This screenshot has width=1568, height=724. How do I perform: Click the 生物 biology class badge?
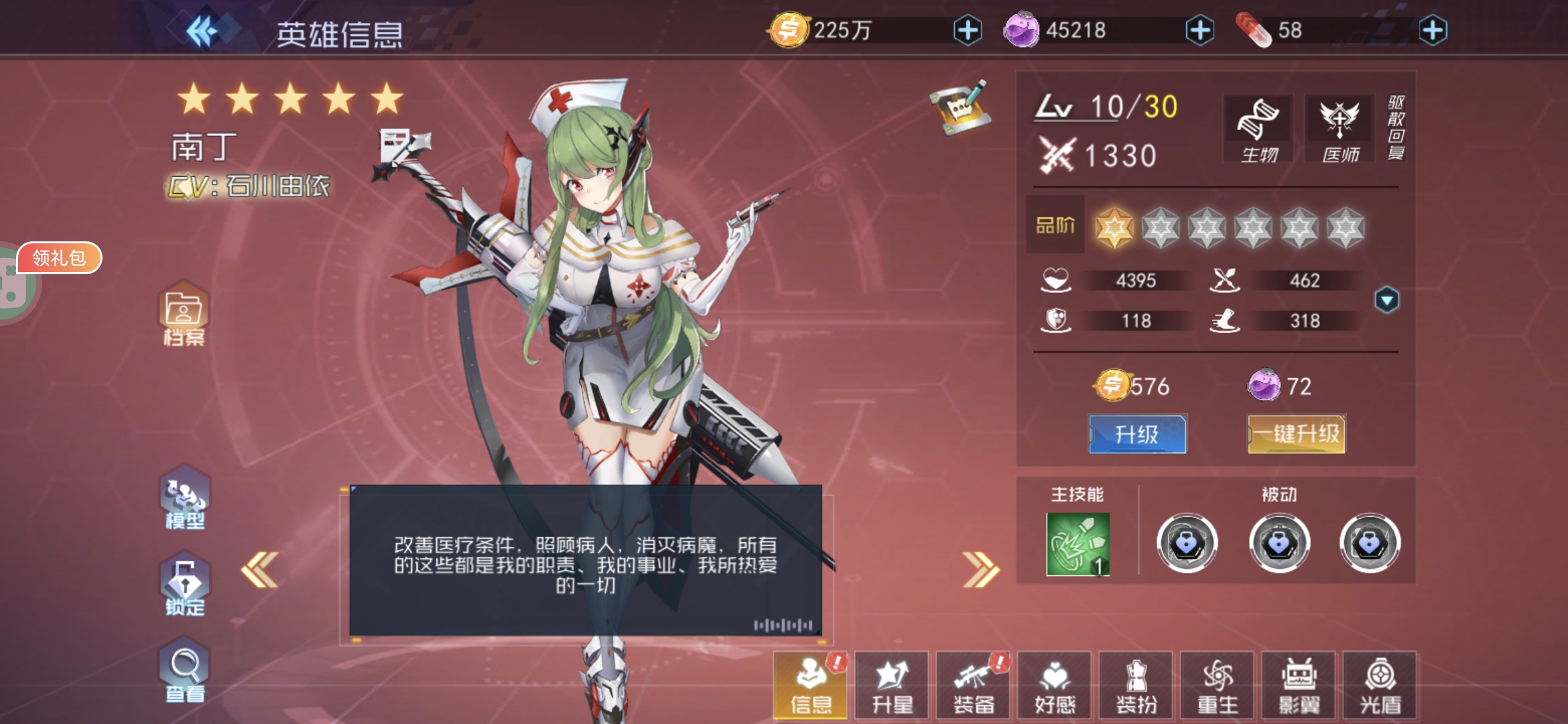coord(1258,127)
